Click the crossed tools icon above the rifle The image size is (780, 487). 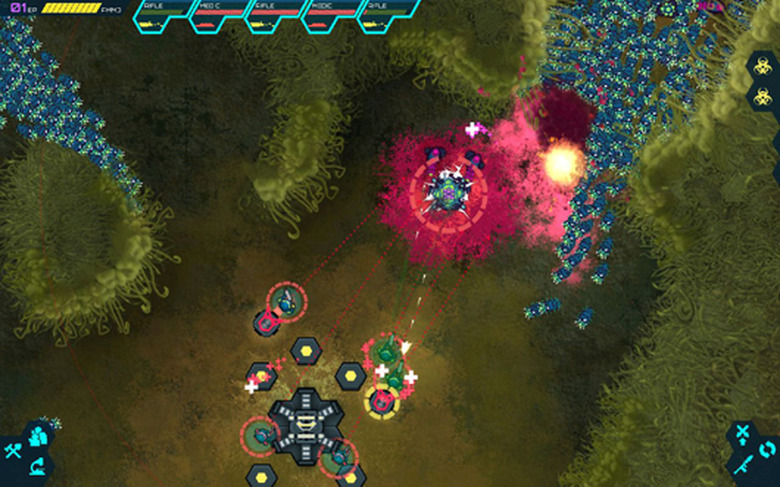[x=742, y=433]
